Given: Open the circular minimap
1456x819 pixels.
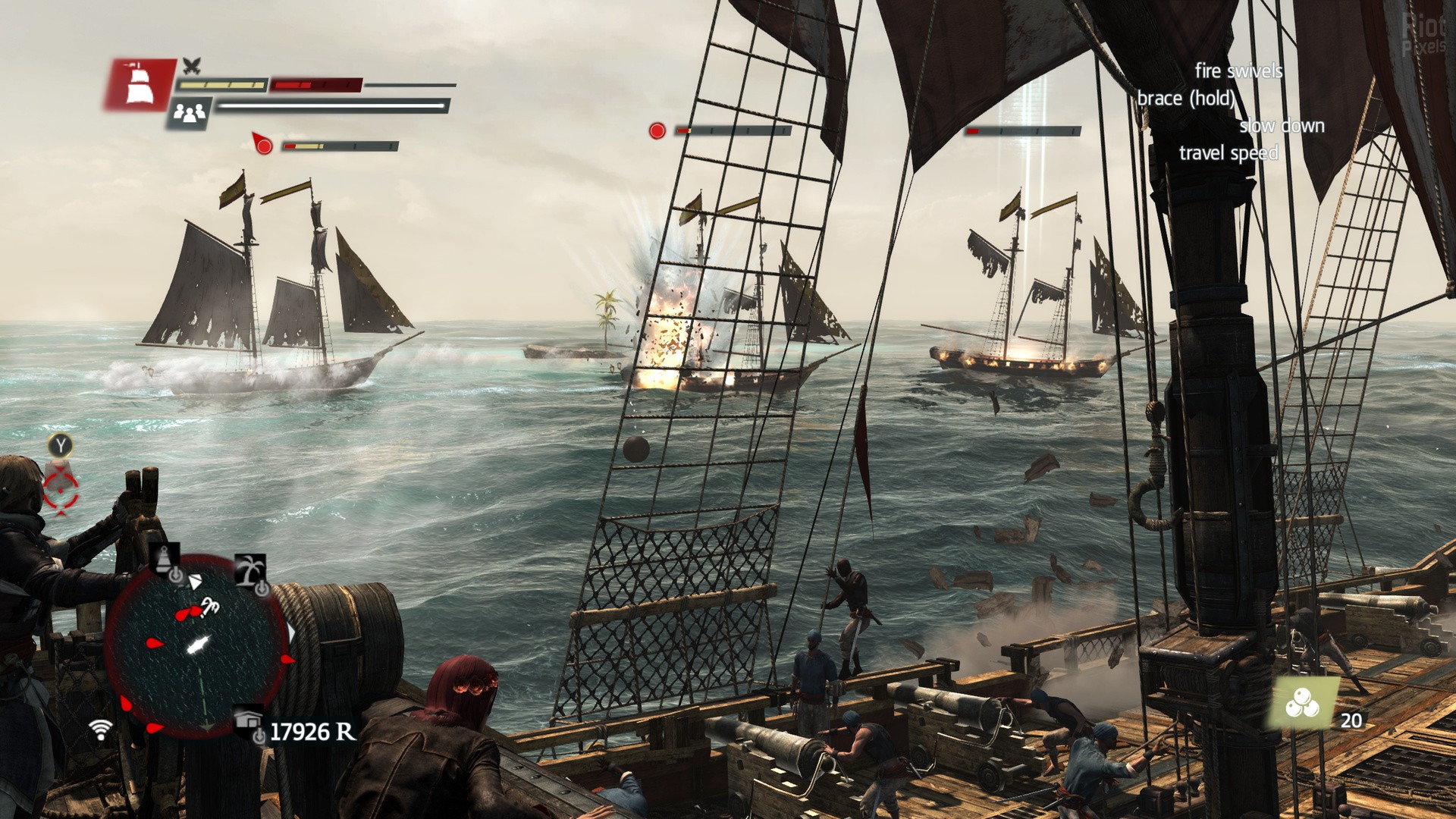Looking at the screenshot, I should [x=199, y=646].
